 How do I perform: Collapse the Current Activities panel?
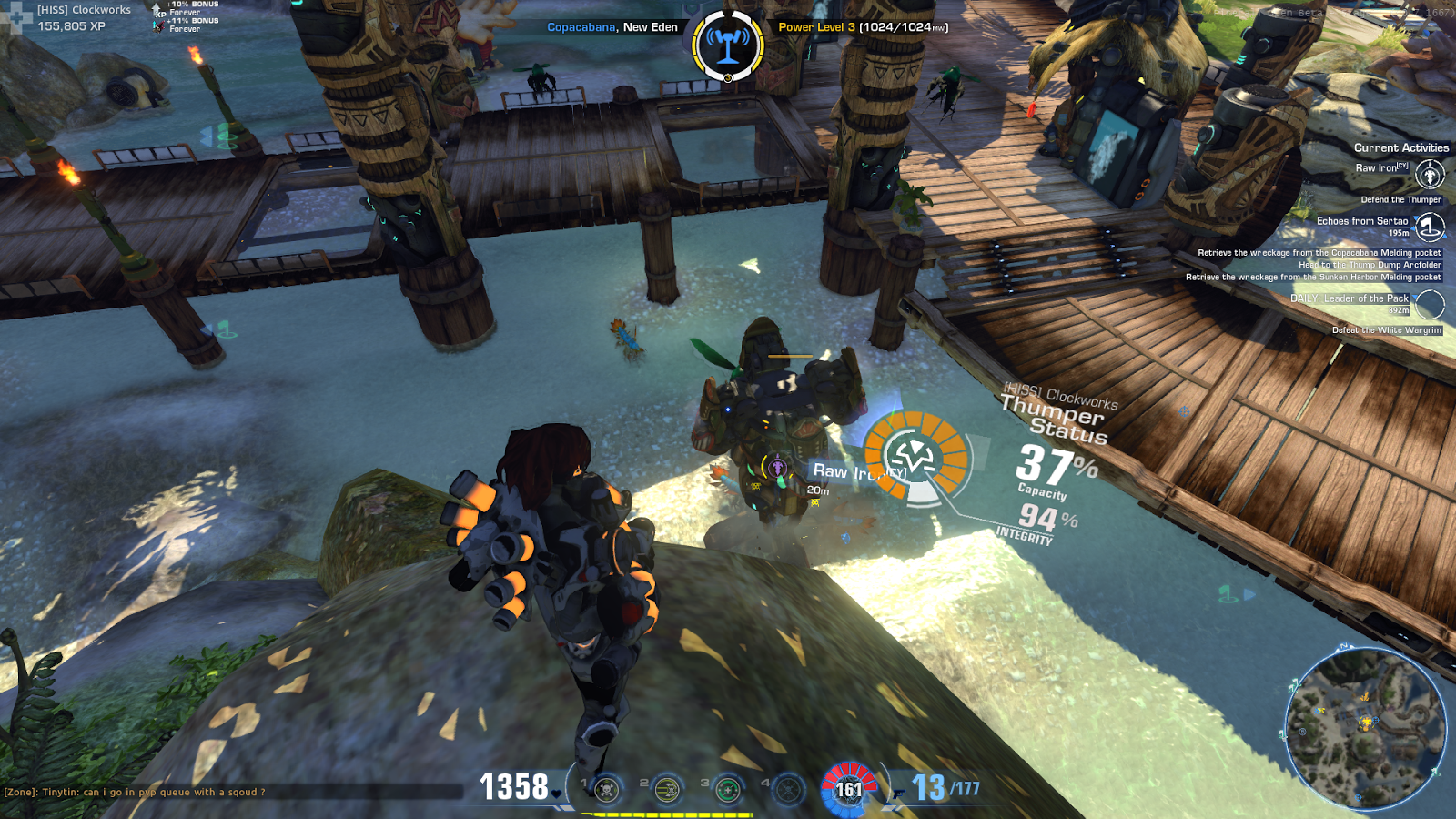[x=1402, y=147]
